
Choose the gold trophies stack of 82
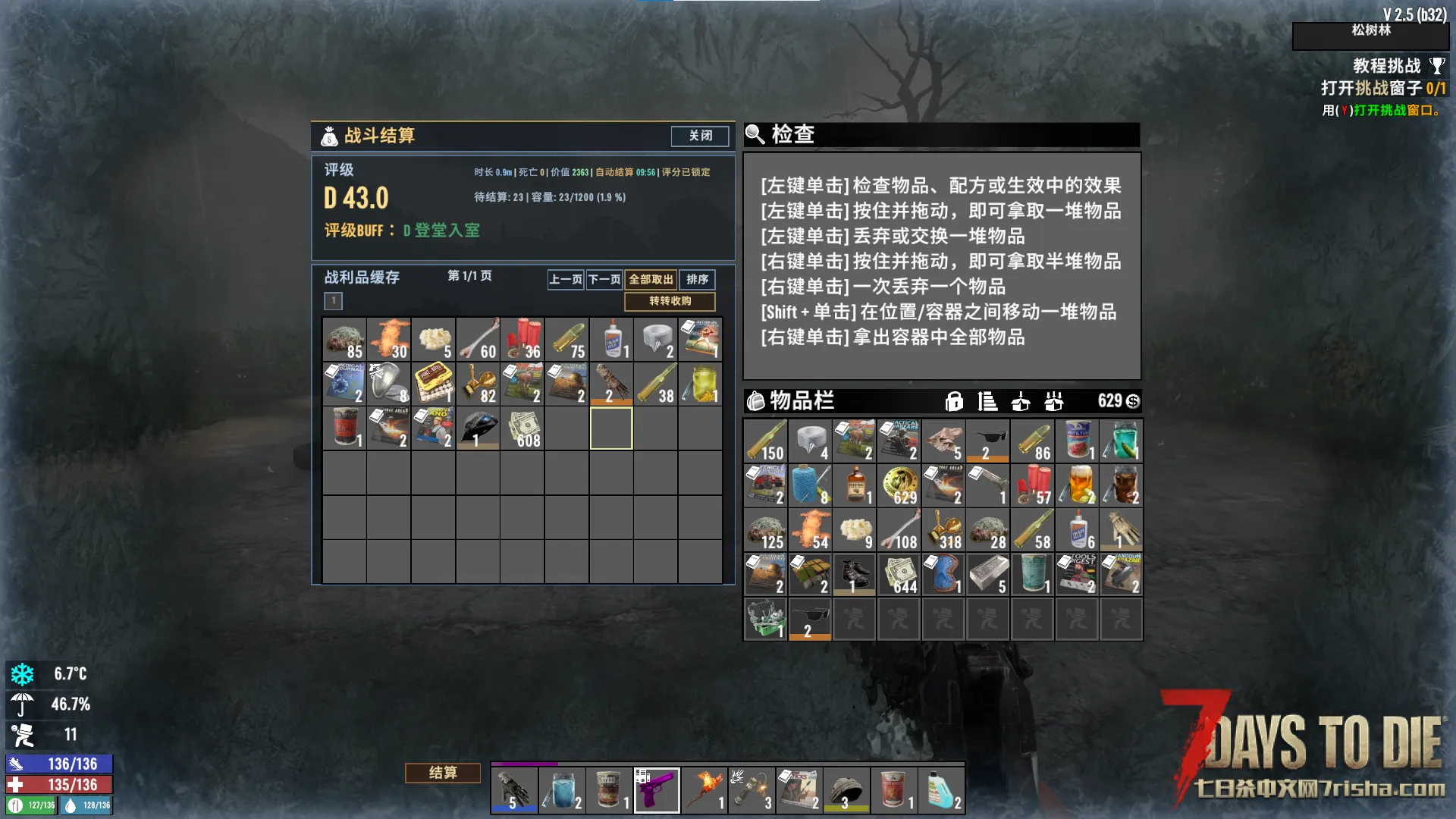(x=478, y=384)
